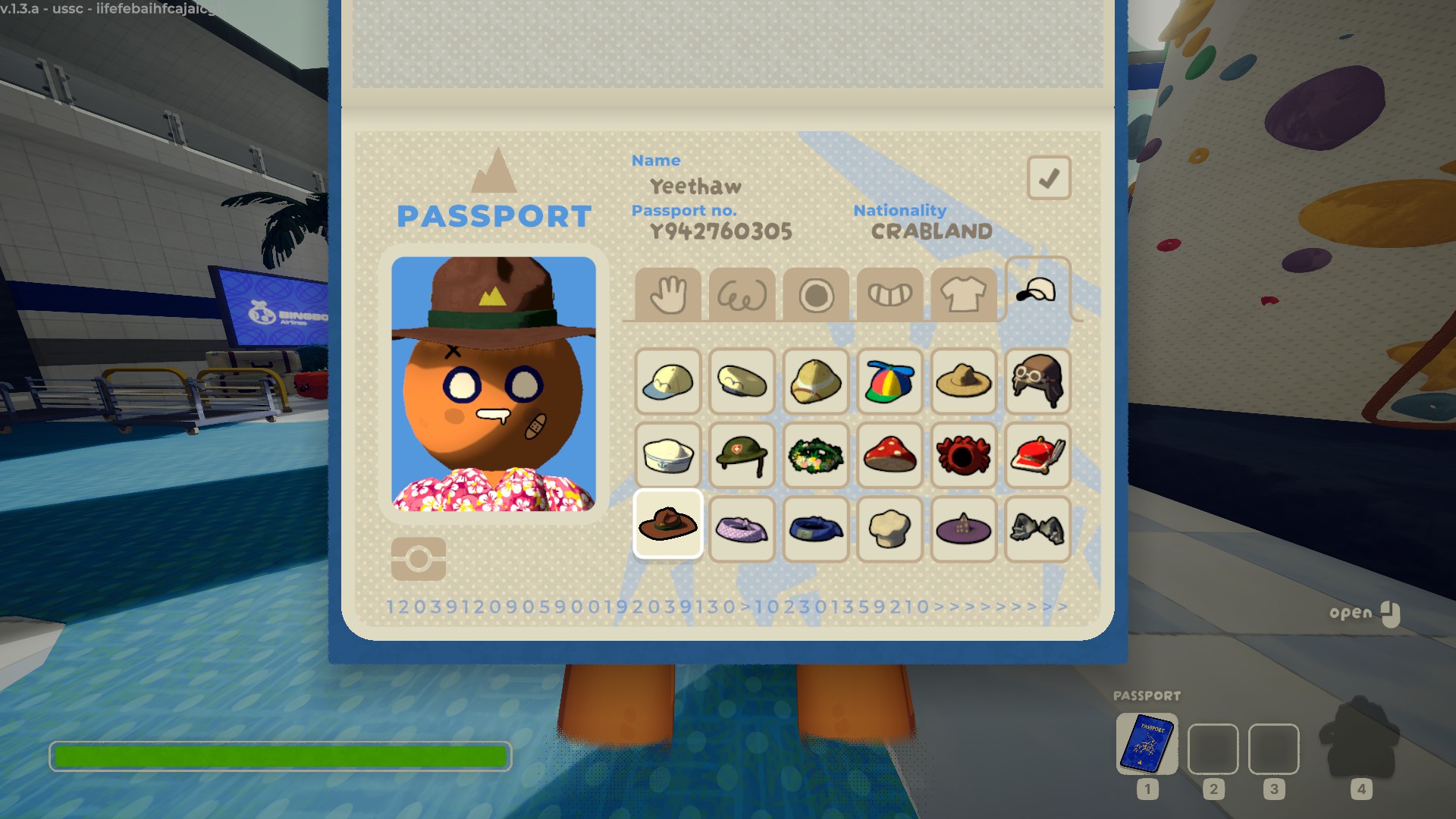Select the aviator cap with goggles
The width and height of the screenshot is (1456, 819).
(1037, 381)
